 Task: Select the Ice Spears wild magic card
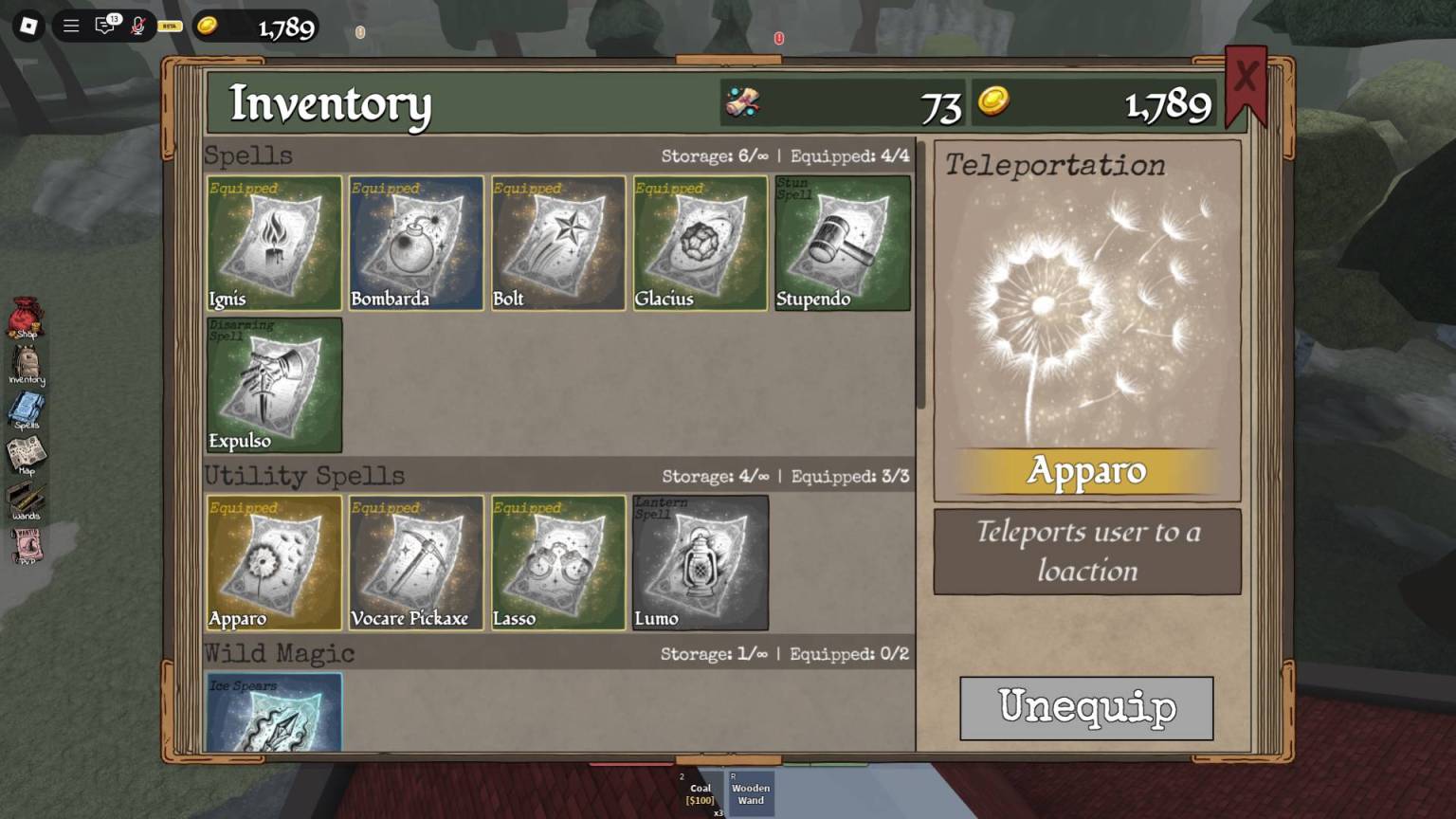274,713
